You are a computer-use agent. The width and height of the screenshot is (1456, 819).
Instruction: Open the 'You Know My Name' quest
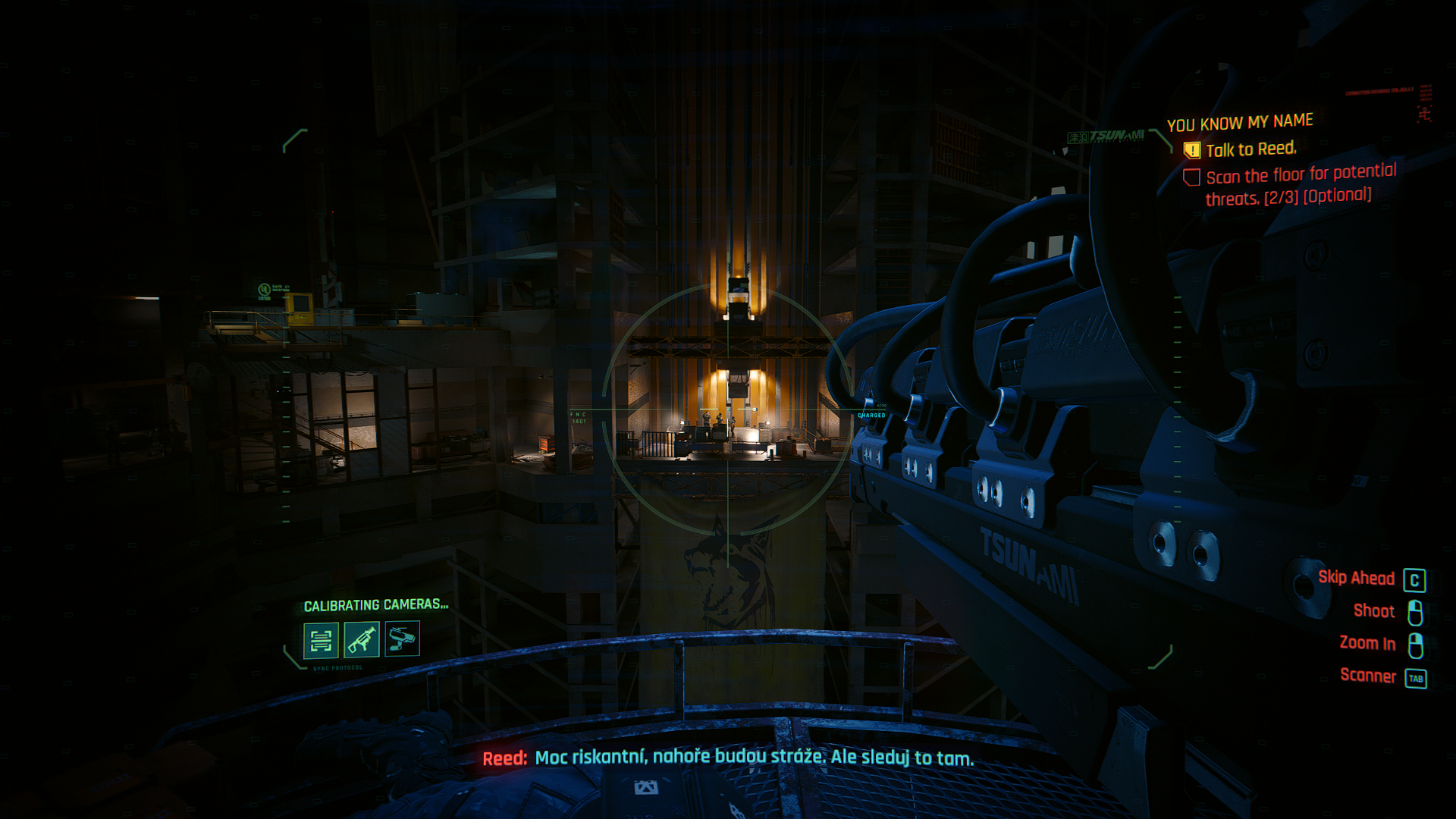click(1240, 122)
